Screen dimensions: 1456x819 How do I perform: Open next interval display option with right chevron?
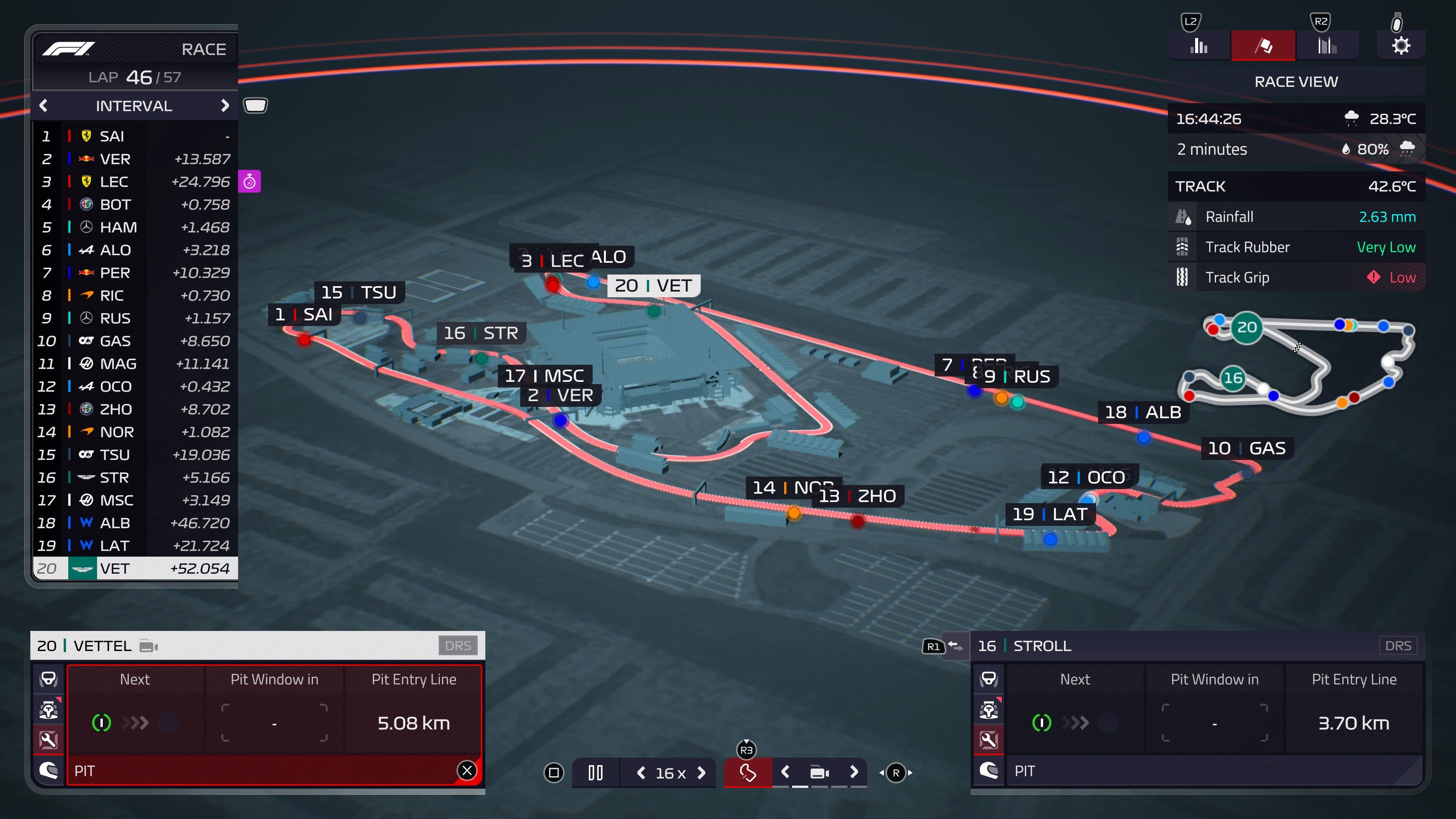point(225,106)
